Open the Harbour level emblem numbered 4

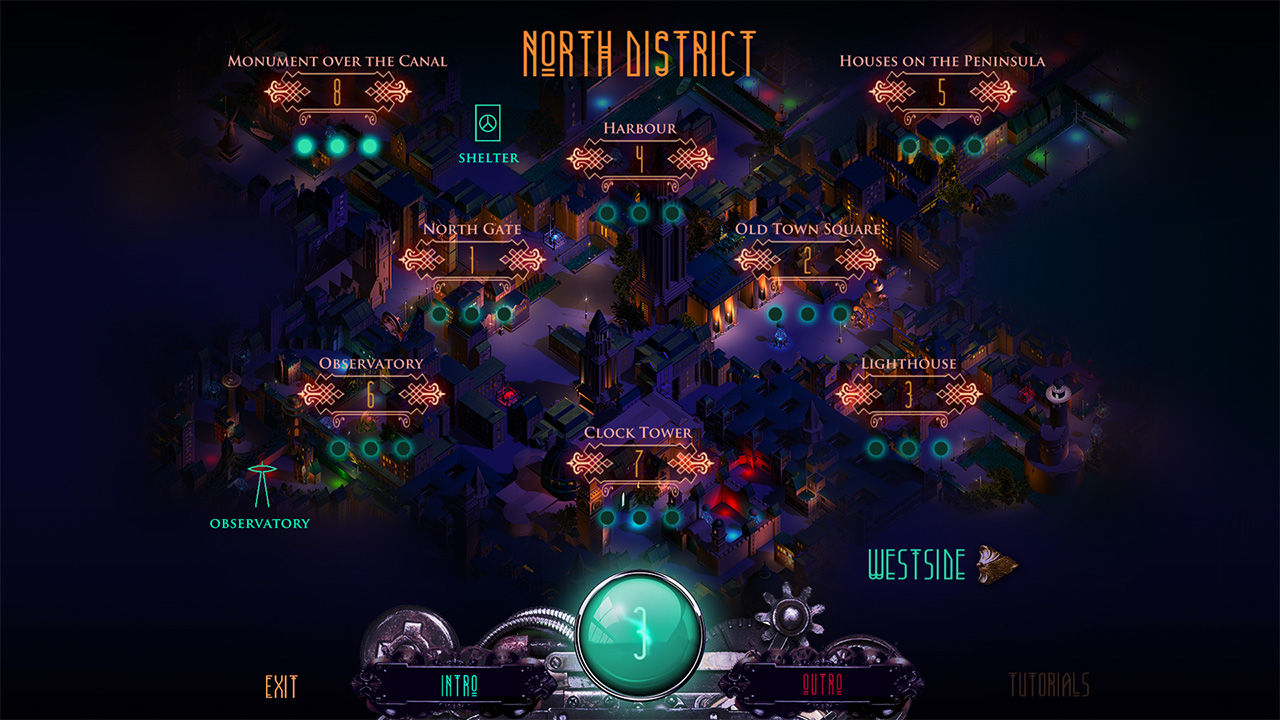(639, 157)
